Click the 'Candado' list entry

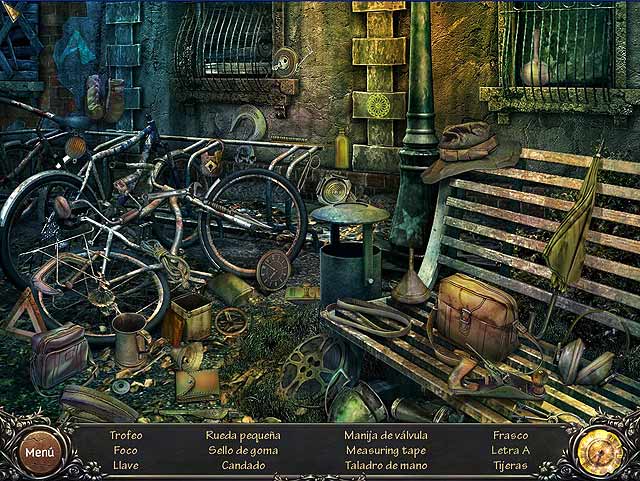coord(243,465)
